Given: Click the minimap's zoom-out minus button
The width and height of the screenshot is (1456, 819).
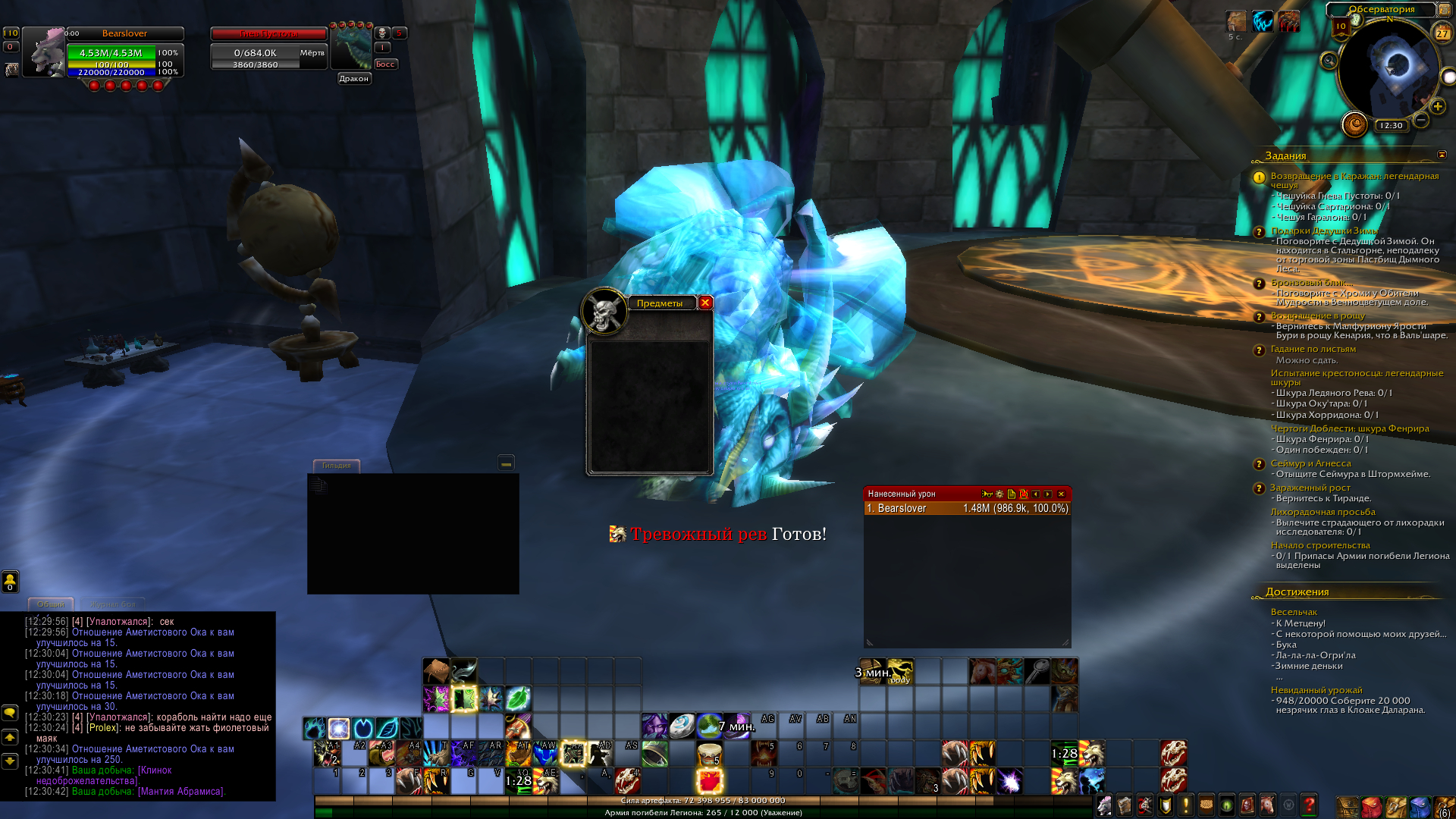Looking at the screenshot, I should pyautogui.click(x=1421, y=121).
